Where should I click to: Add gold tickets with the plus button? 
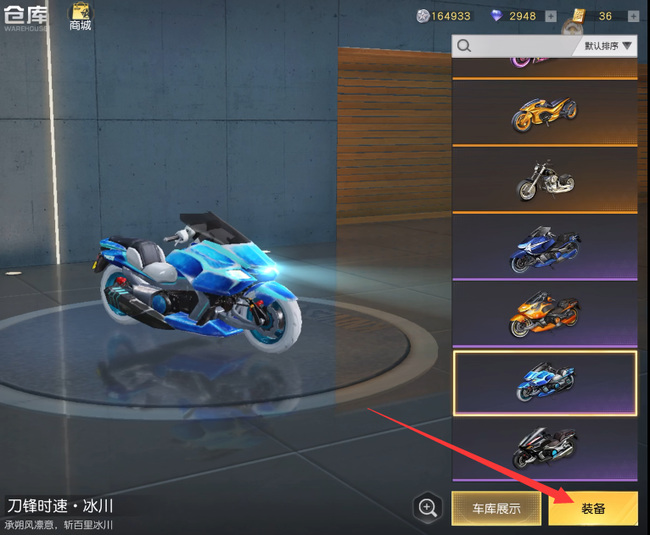[632, 16]
